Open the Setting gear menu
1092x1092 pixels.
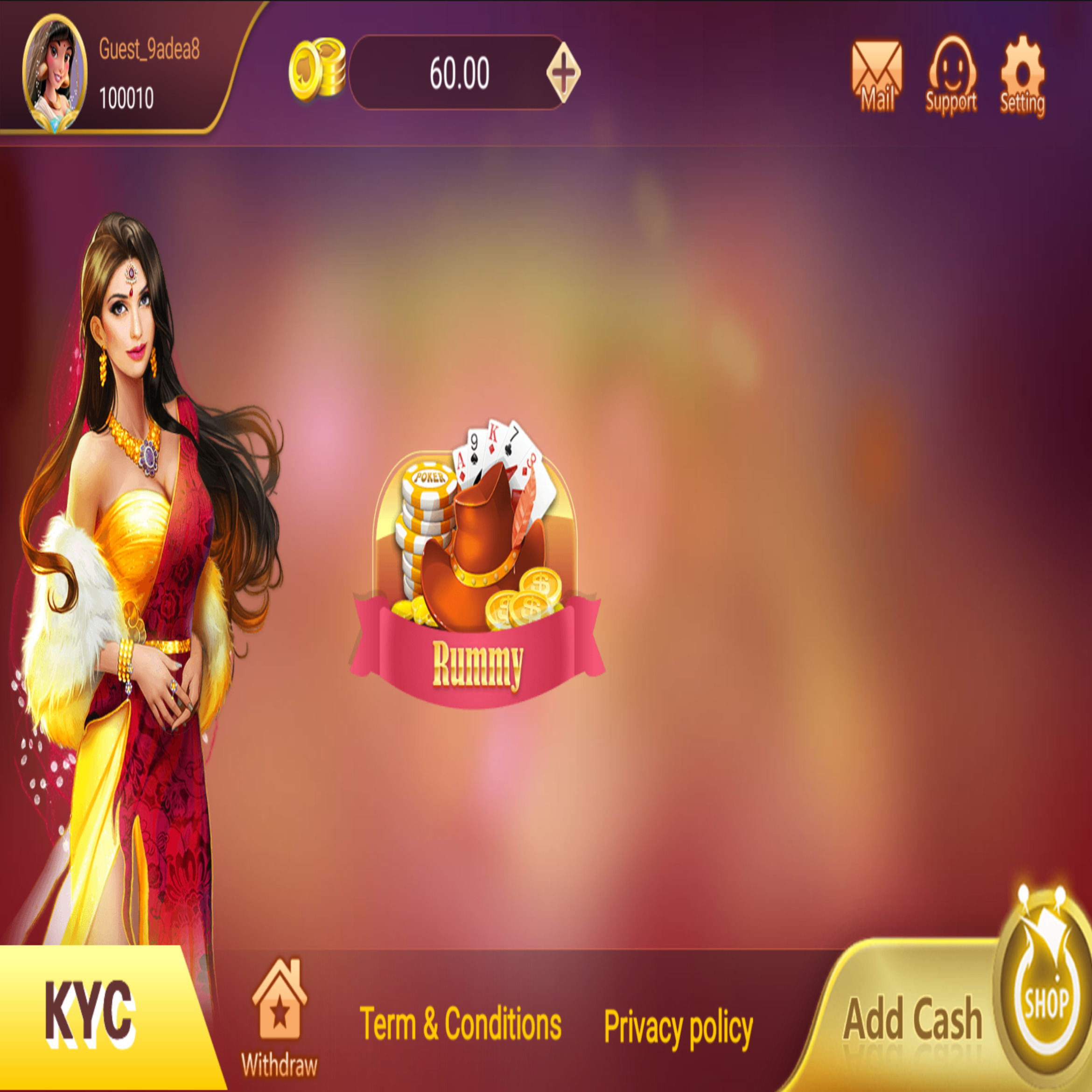(x=1022, y=77)
